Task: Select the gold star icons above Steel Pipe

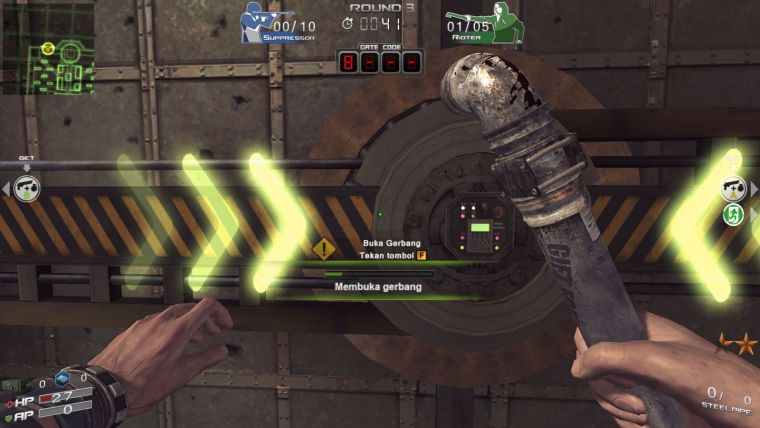Action: [738, 345]
